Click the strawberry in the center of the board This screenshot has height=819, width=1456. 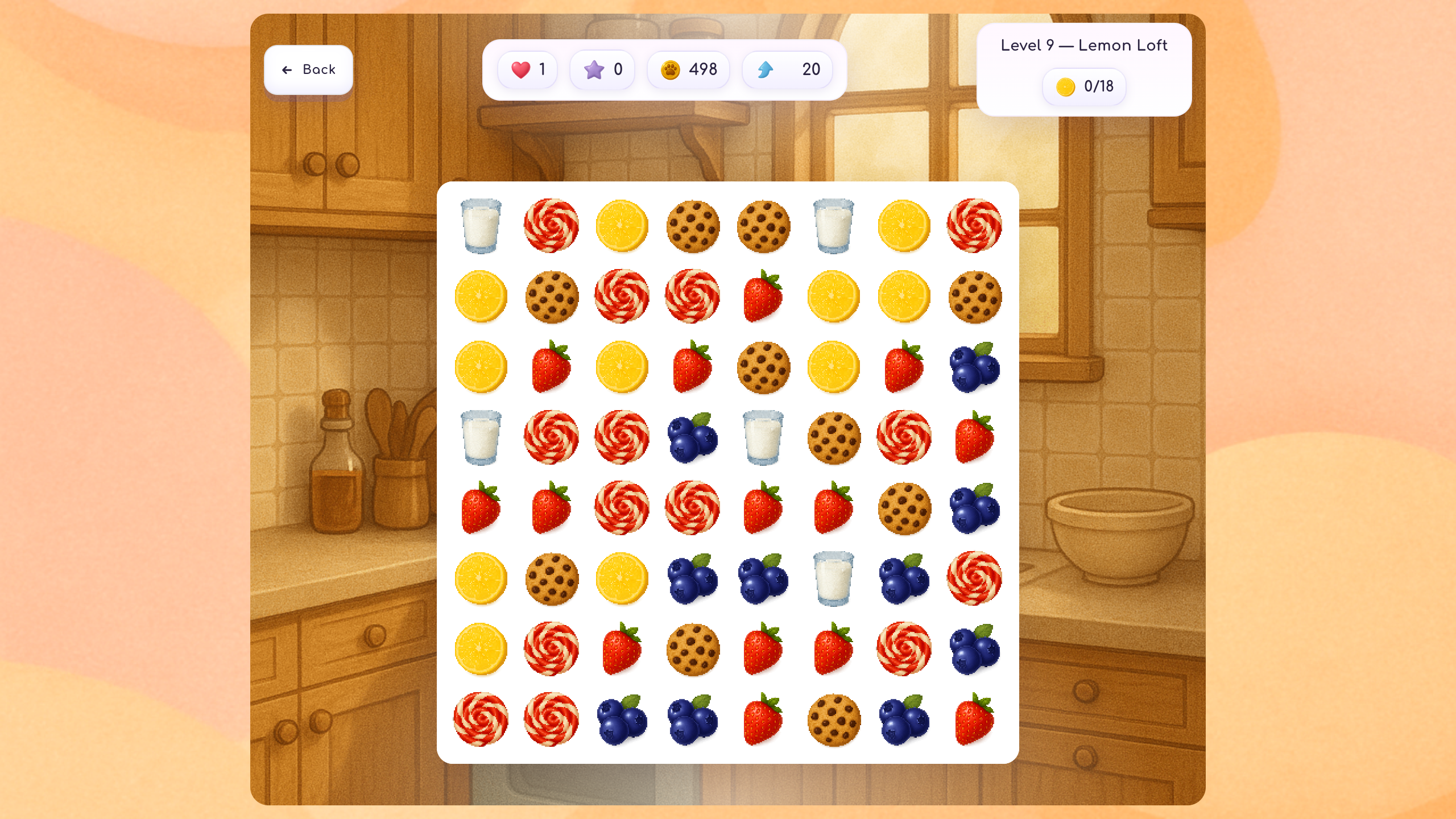pos(762,509)
